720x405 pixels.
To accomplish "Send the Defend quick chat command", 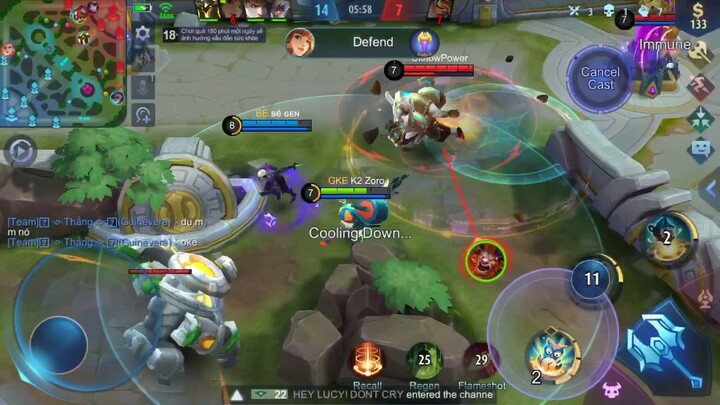I will pos(372,42).
